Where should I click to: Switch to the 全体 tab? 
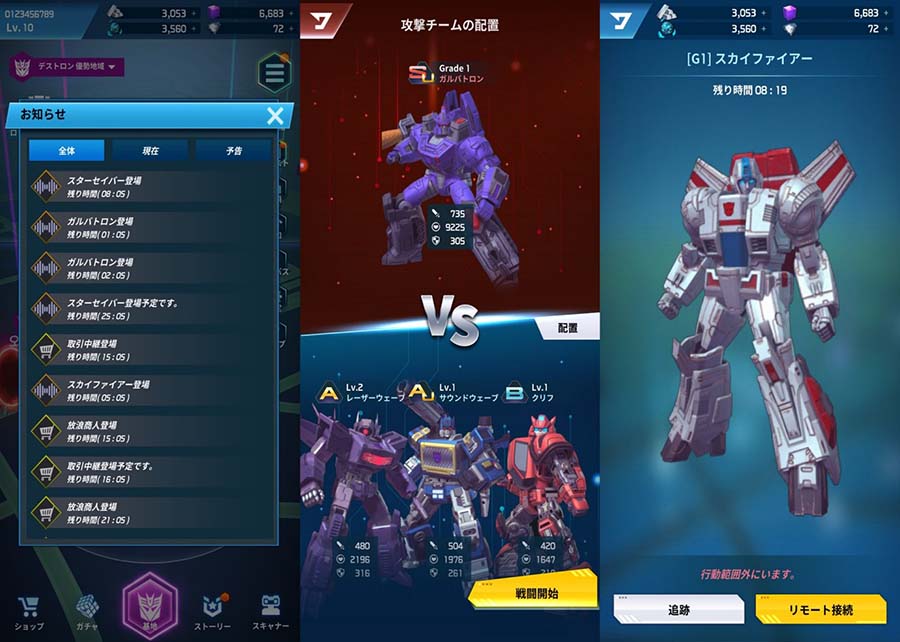(66, 151)
